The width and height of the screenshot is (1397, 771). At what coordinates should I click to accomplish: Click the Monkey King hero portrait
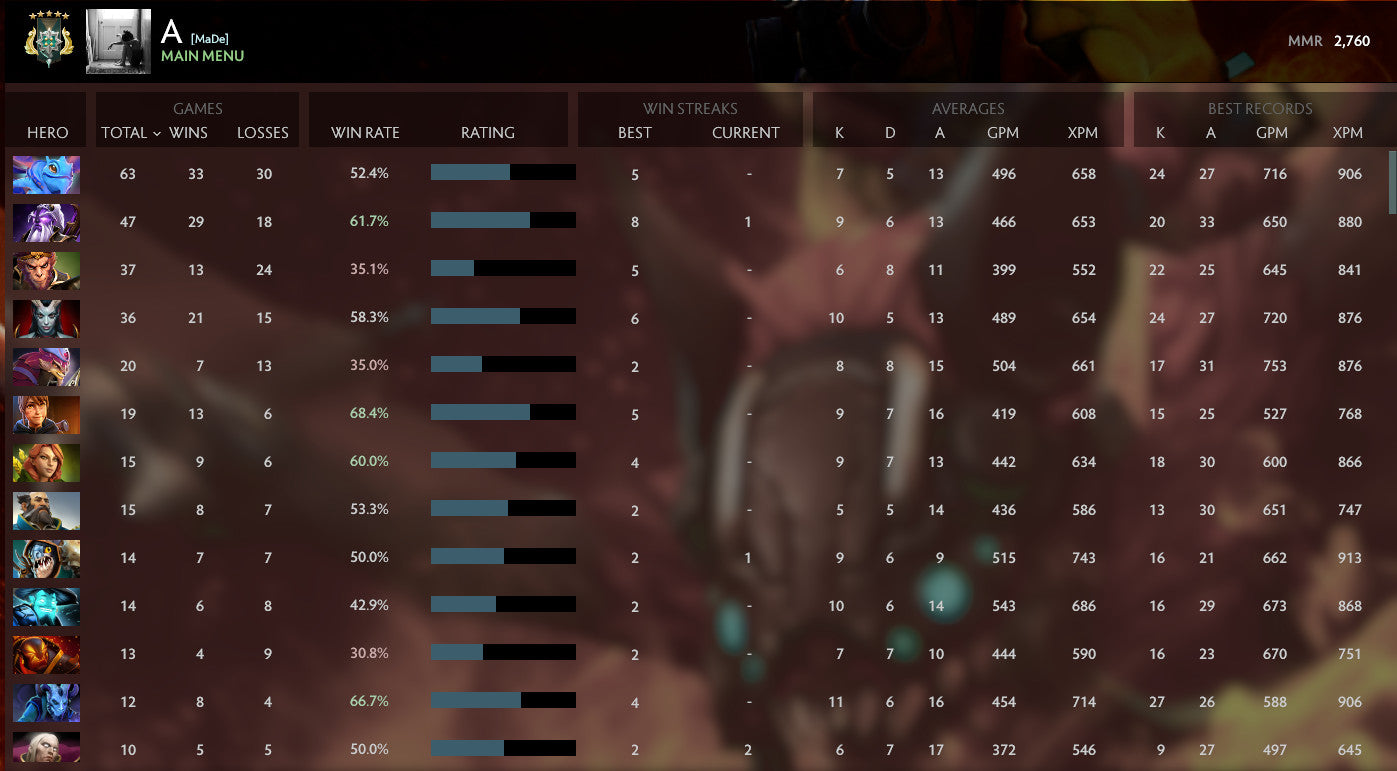(45, 269)
